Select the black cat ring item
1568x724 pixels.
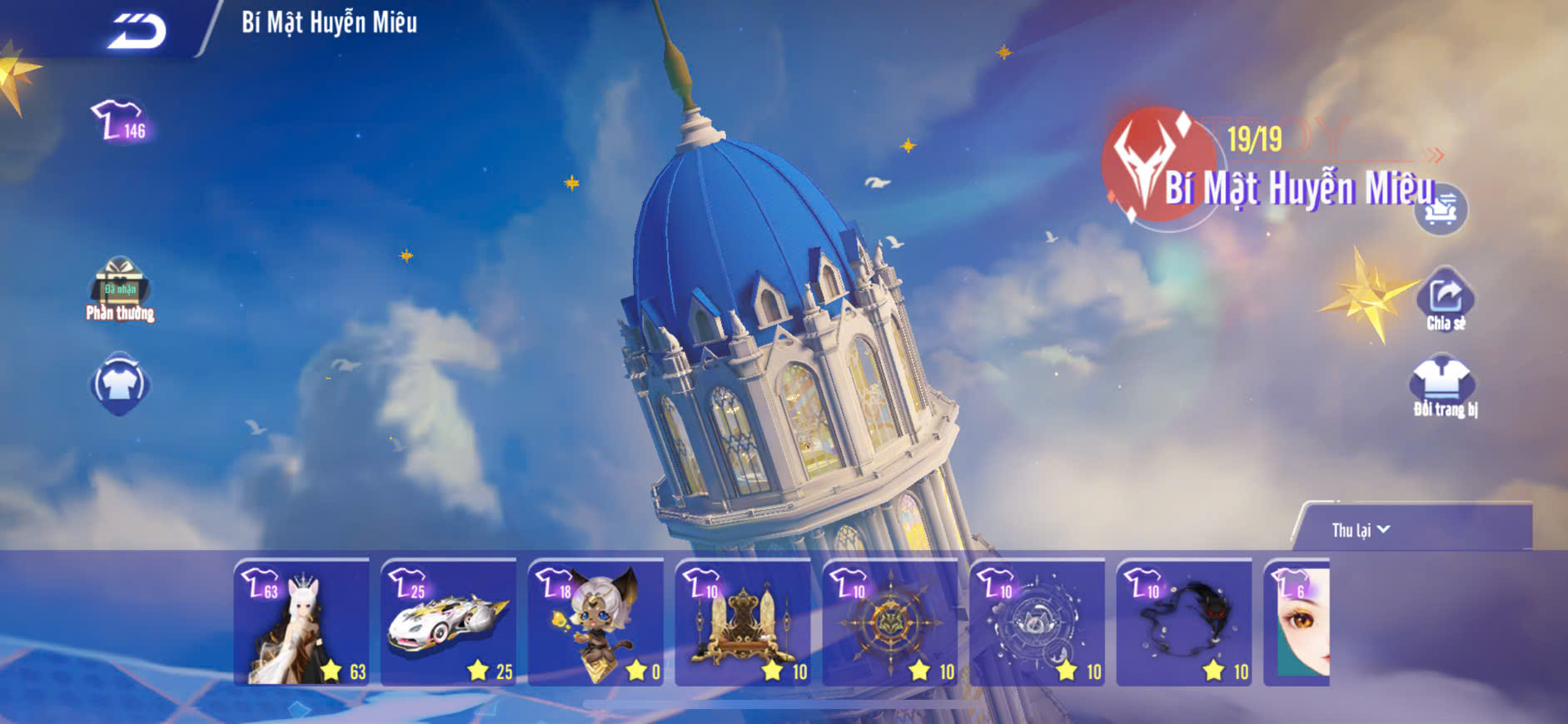point(1184,622)
